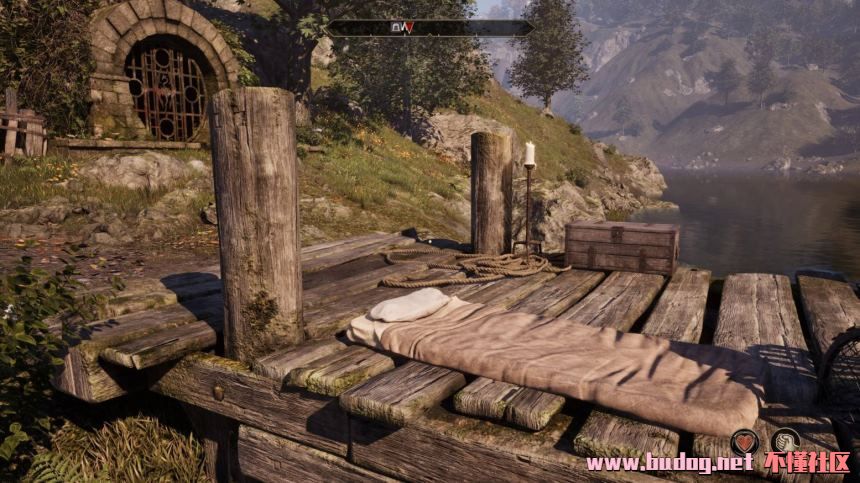Open the www.budog.net watermark link
The height and width of the screenshot is (483, 860).
pyautogui.click(x=669, y=464)
